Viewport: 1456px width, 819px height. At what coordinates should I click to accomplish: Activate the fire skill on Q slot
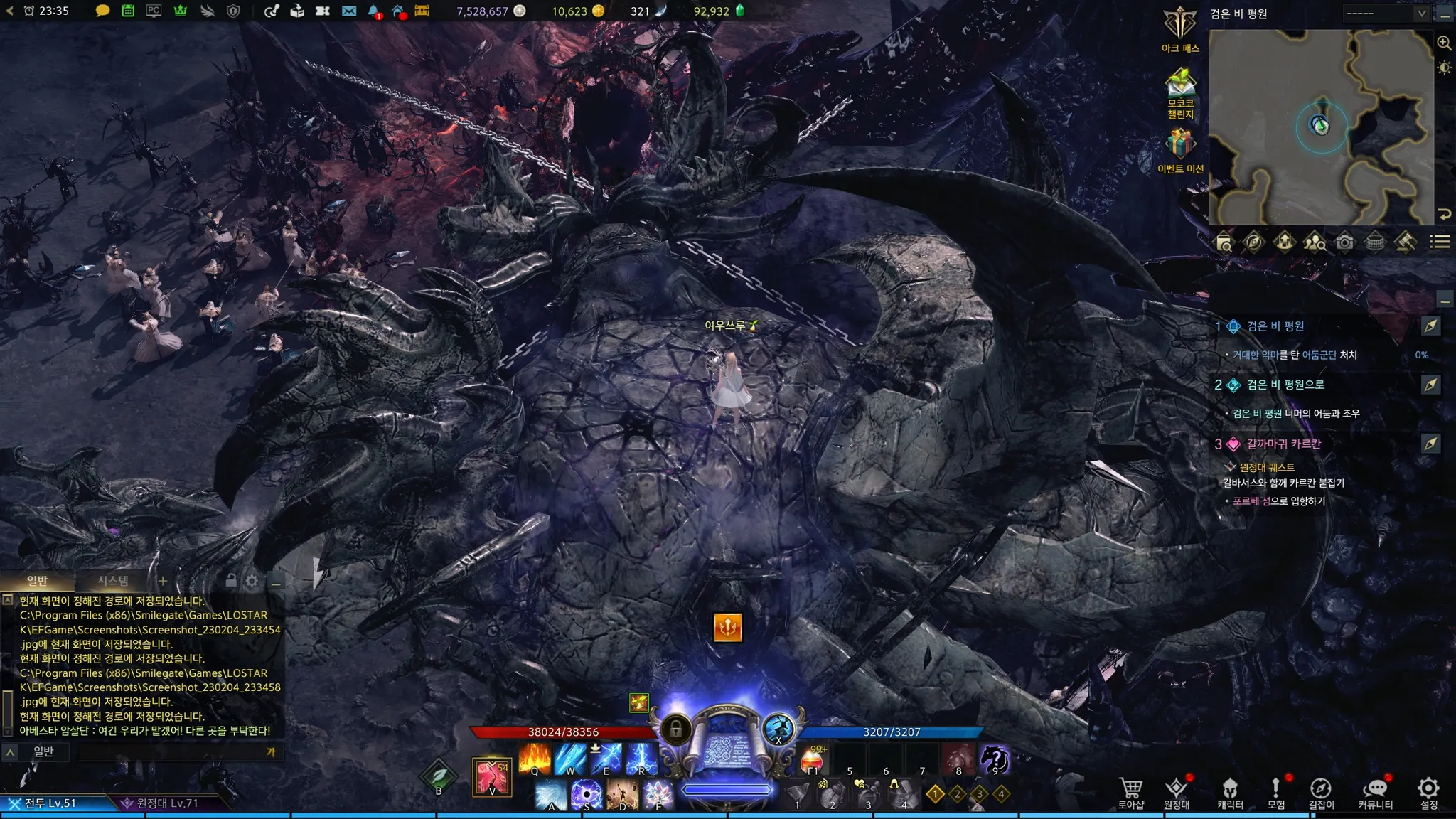[535, 759]
